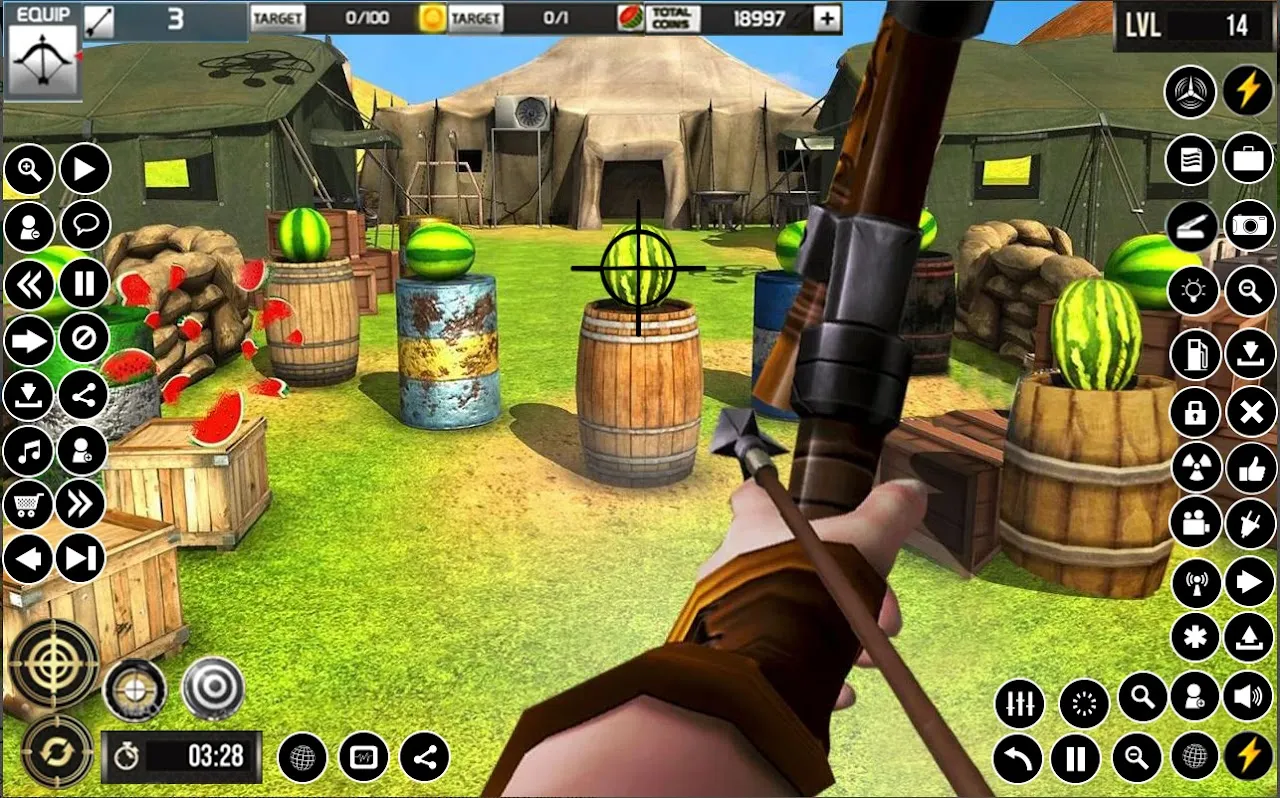The width and height of the screenshot is (1280, 798).
Task: Open the shopping cart store
Action: (28, 505)
